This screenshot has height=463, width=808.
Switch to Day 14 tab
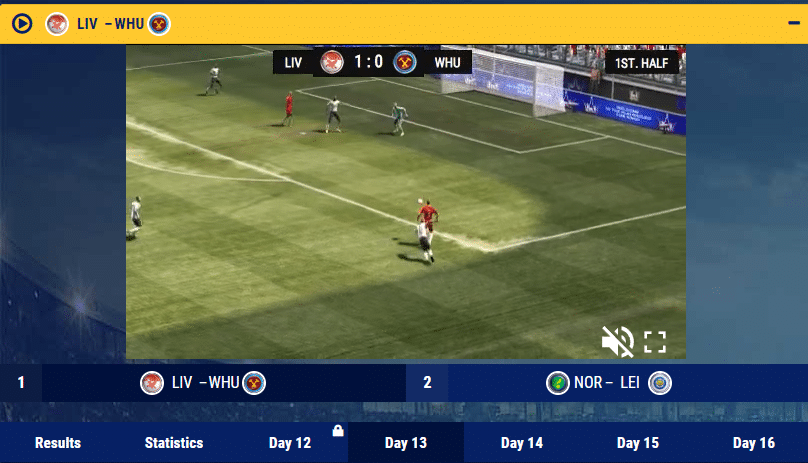tap(522, 443)
